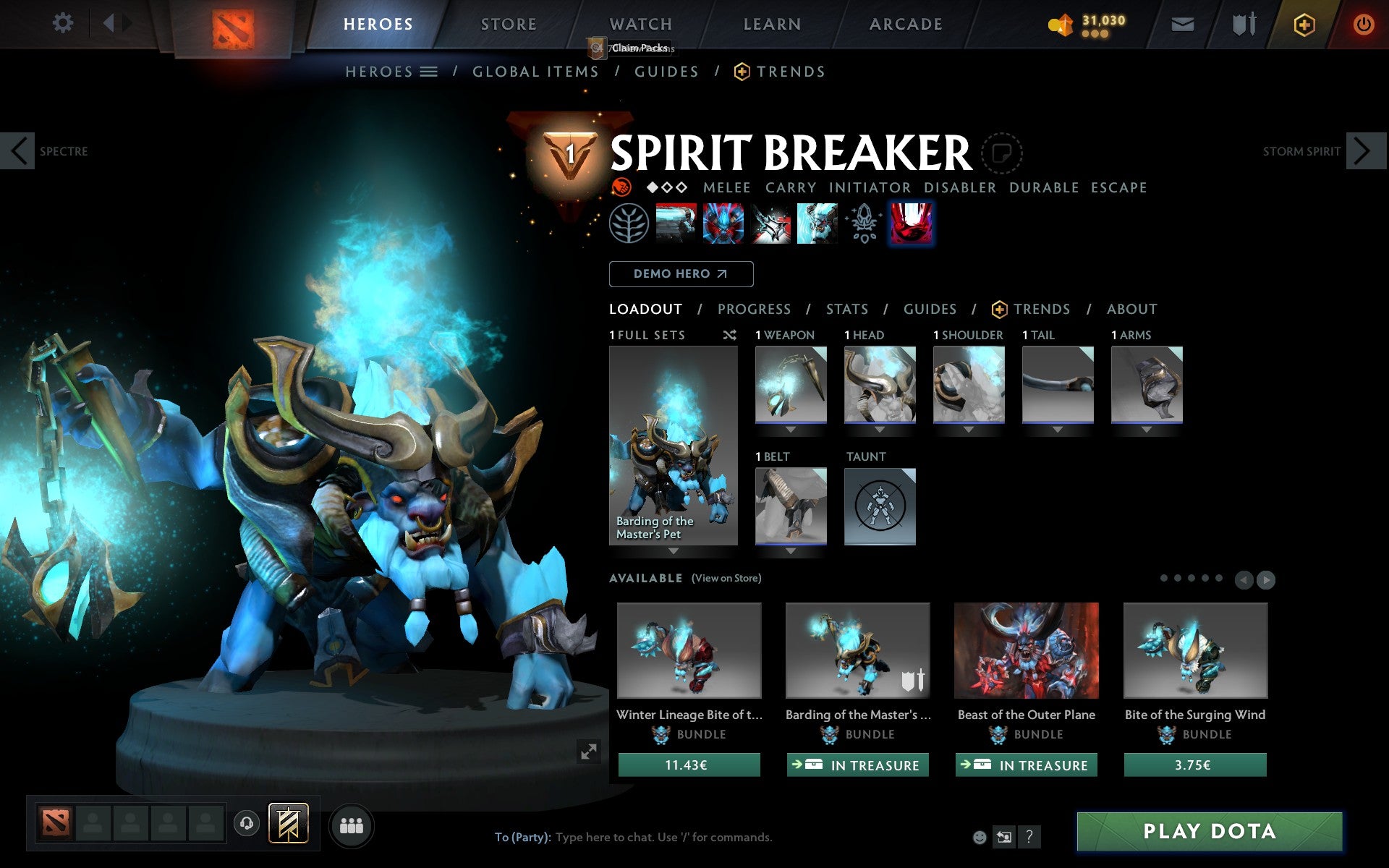The height and width of the screenshot is (868, 1389).
Task: Open the Heroes hamburger menu in breadcrumb
Action: (430, 72)
